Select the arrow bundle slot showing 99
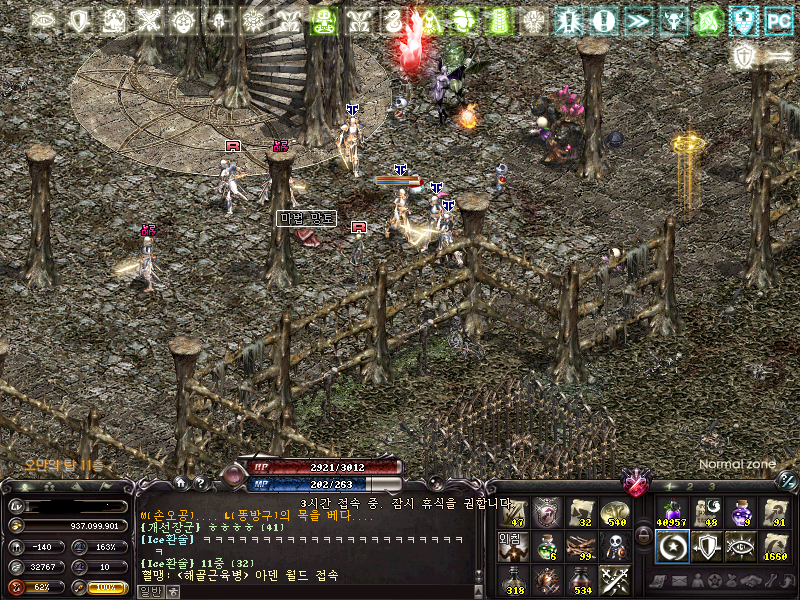Screen dimensions: 800x600 click(x=580, y=545)
